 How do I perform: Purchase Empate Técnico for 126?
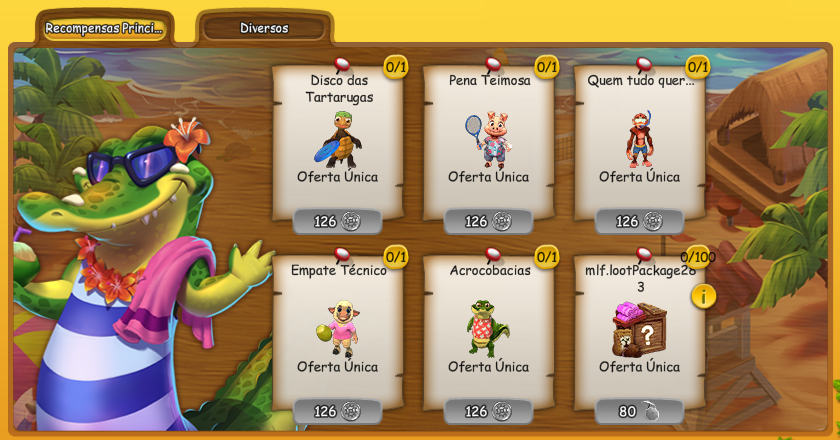pyautogui.click(x=337, y=411)
